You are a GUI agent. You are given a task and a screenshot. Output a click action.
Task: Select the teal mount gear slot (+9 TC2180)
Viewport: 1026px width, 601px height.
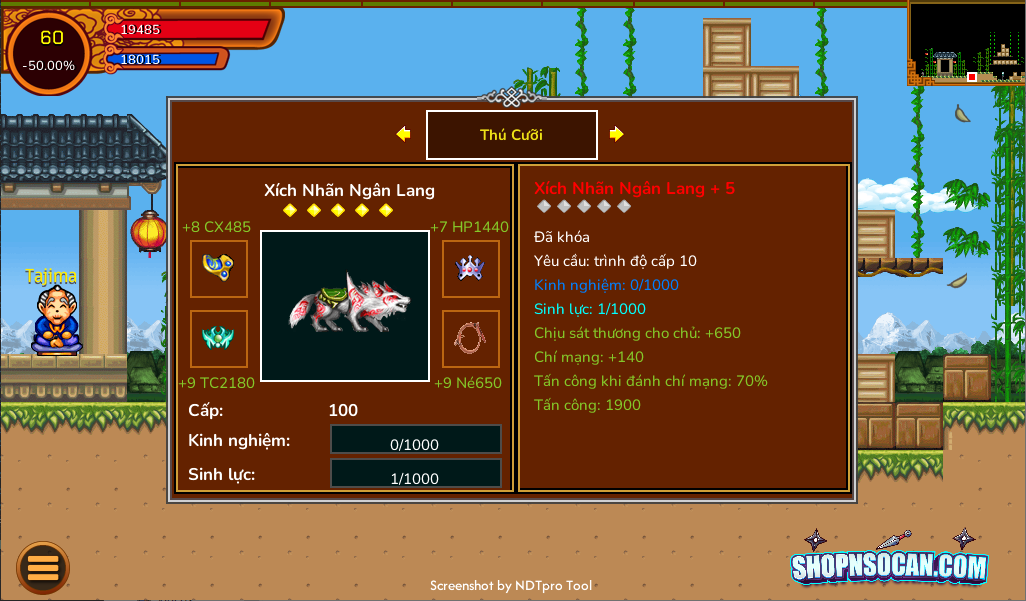(219, 339)
